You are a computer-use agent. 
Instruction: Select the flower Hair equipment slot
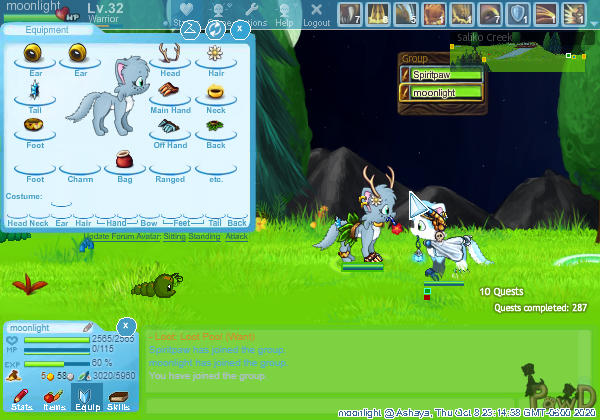click(x=215, y=57)
